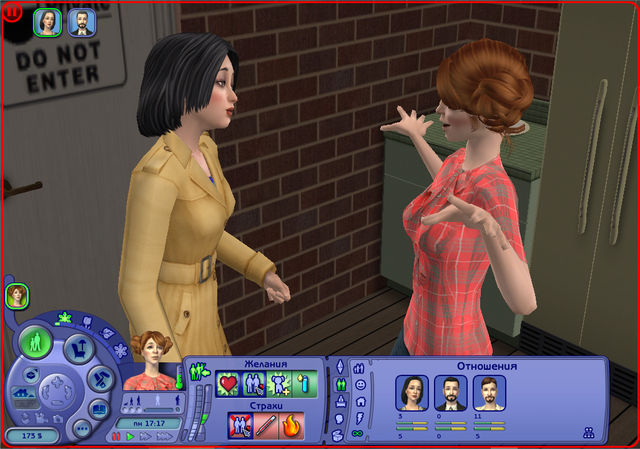This screenshot has height=449, width=640.
Task: Switch to the house icon panel tab
Action: 359,400
